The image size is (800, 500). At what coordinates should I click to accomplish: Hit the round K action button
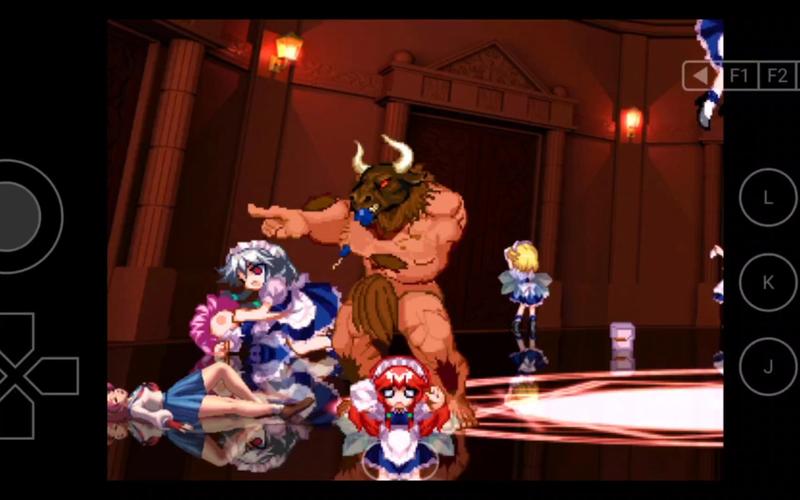pos(768,282)
